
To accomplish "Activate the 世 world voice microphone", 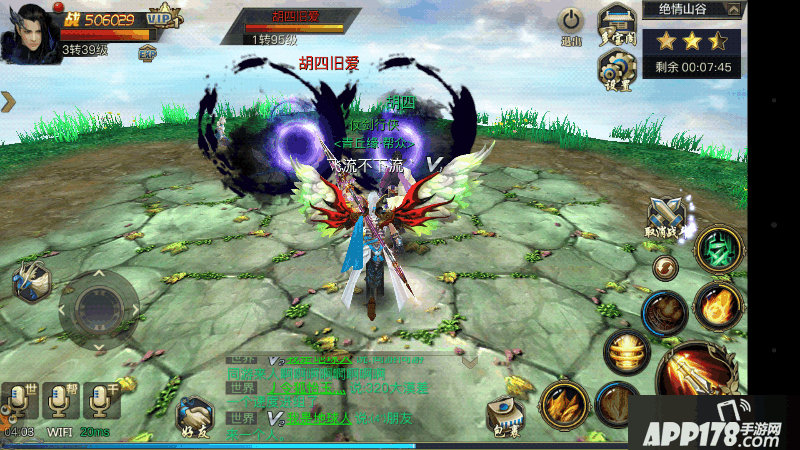I will 19,400.
